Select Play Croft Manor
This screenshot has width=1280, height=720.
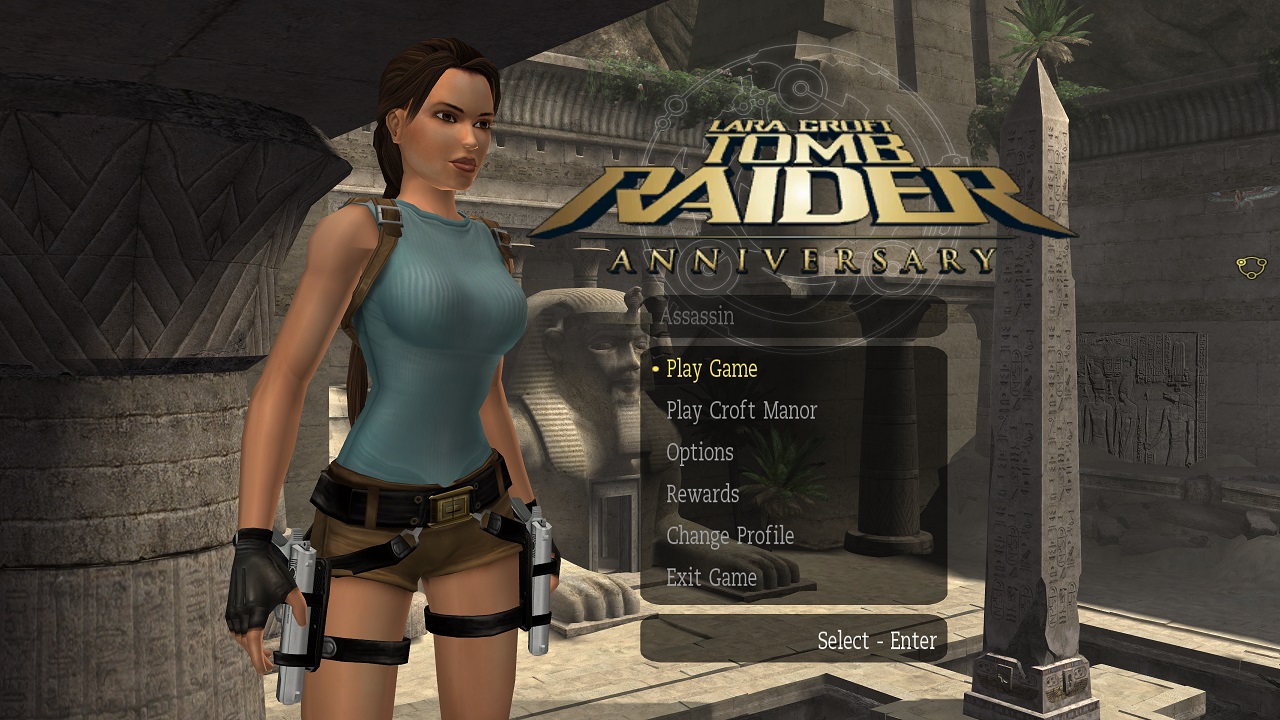(x=741, y=411)
